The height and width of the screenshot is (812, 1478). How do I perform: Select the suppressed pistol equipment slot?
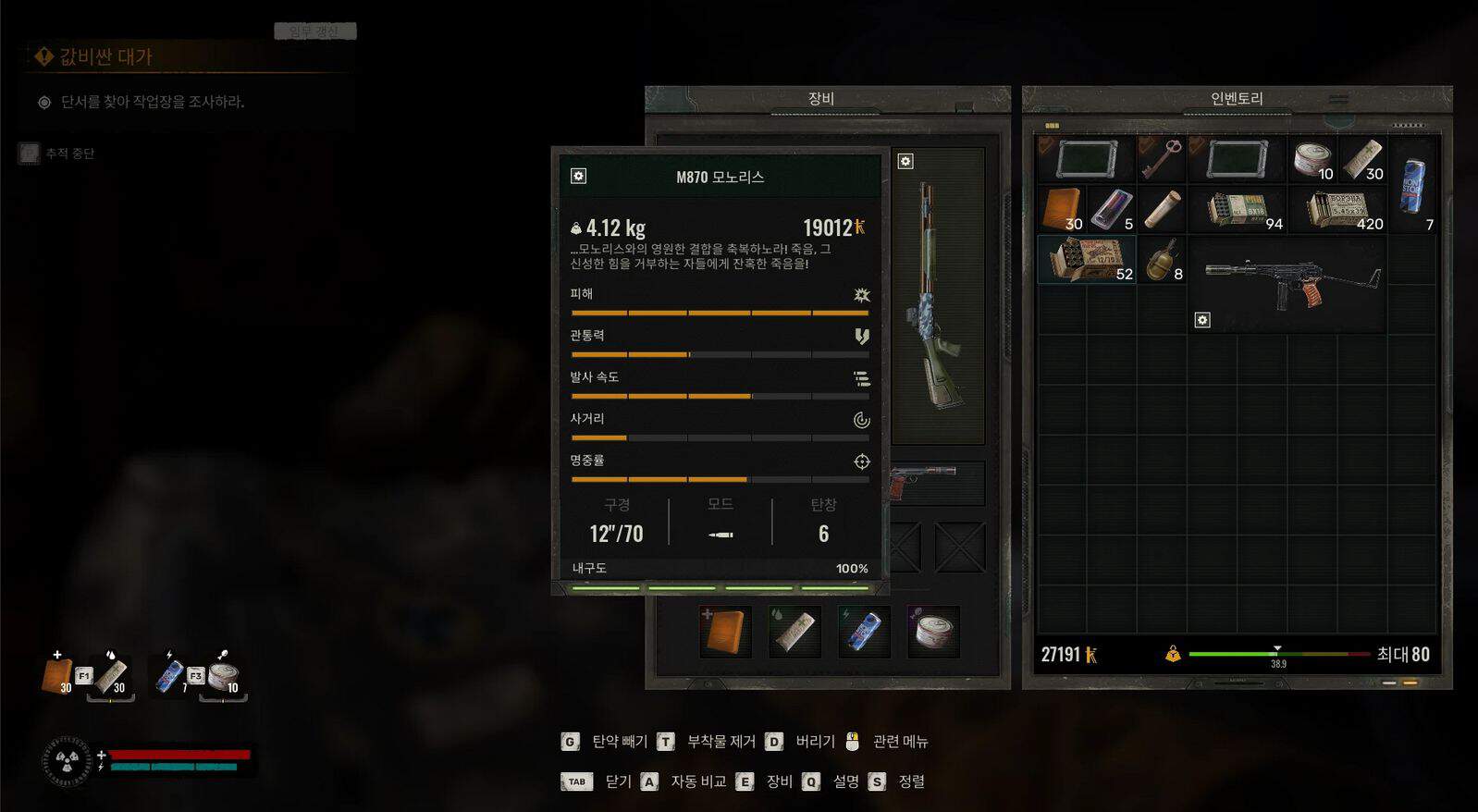pos(936,482)
